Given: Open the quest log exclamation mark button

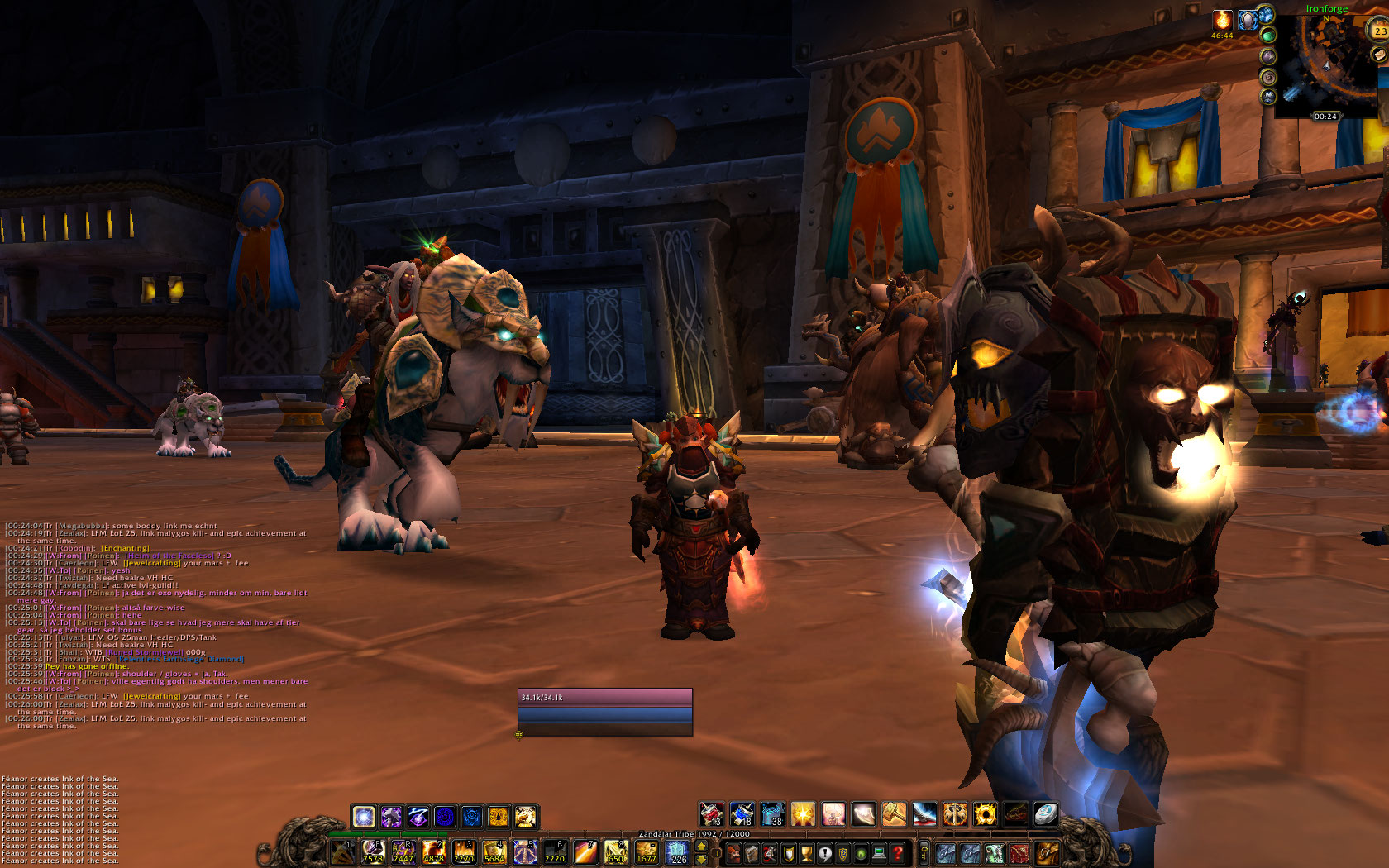Looking at the screenshot, I should tap(824, 852).
